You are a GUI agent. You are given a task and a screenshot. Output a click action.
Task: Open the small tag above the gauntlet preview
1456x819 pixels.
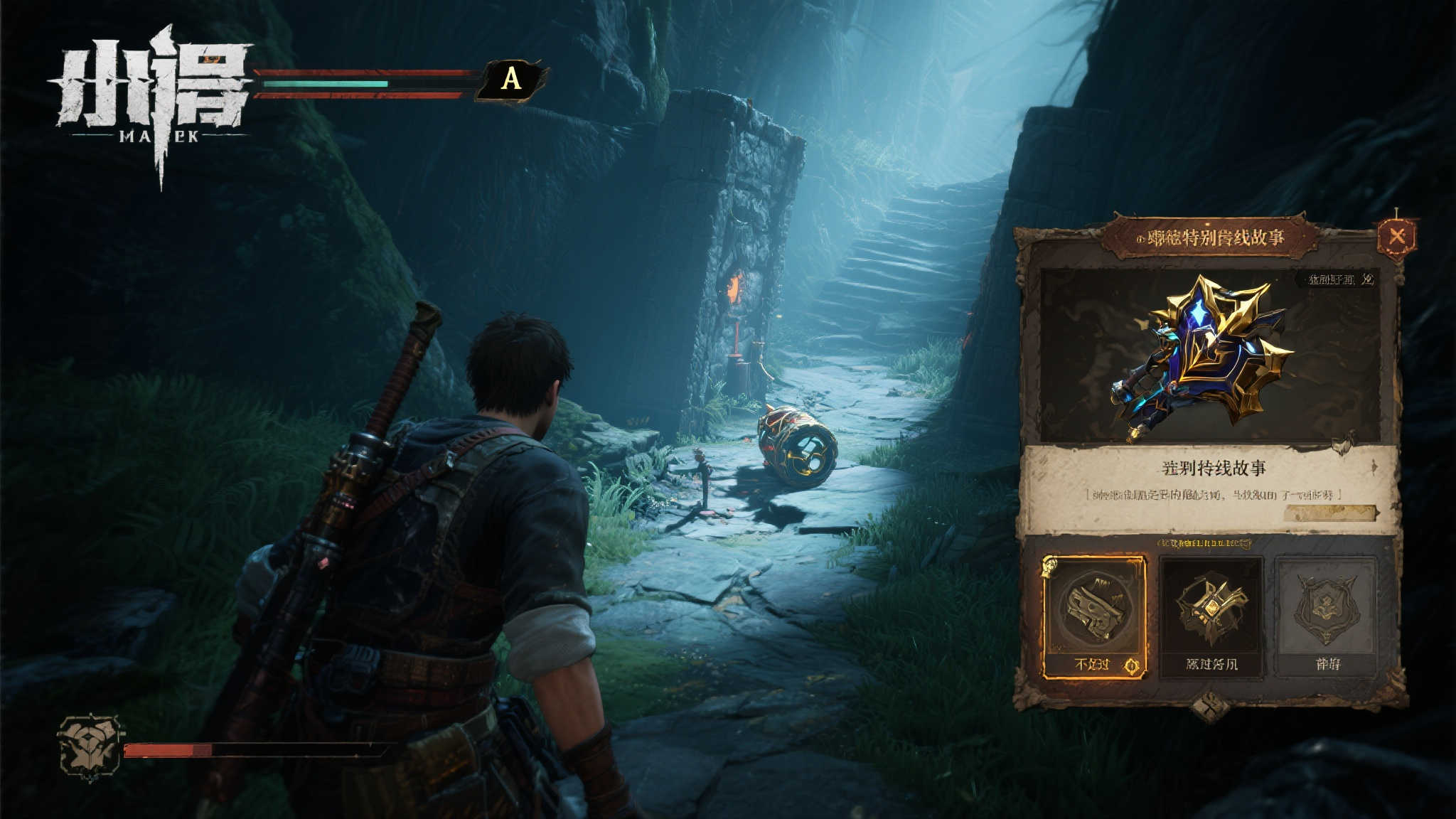(1334, 279)
